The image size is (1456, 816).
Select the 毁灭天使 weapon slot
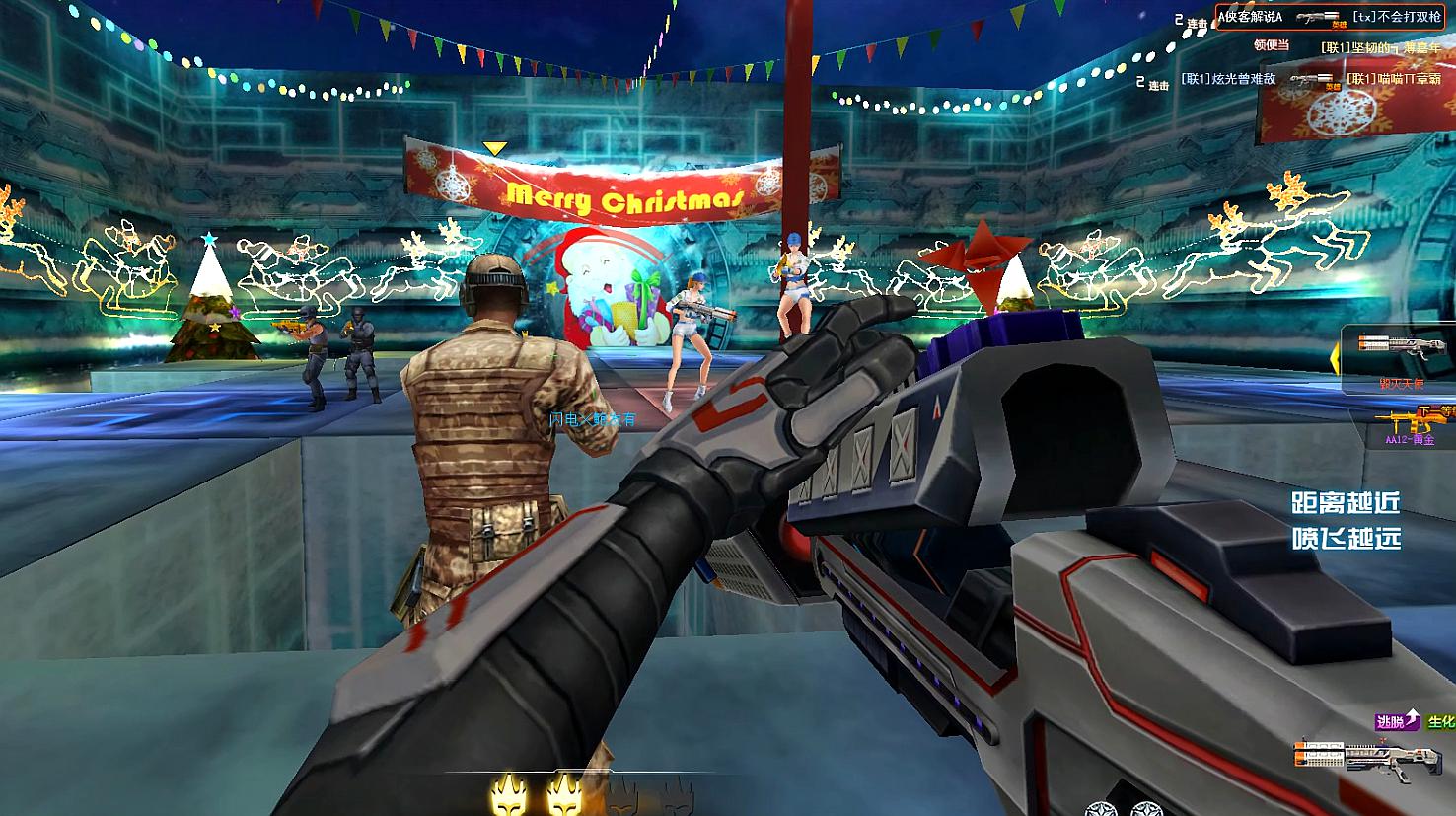[1401, 353]
